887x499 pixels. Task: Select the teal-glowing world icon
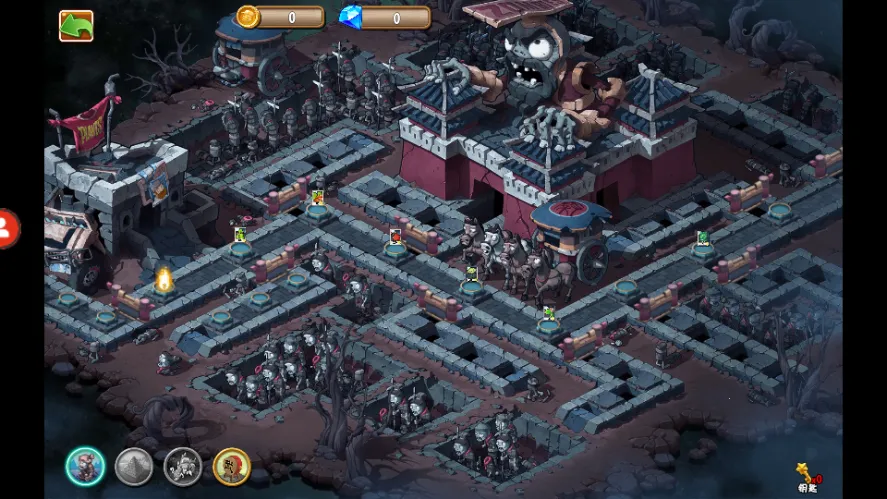pos(86,466)
